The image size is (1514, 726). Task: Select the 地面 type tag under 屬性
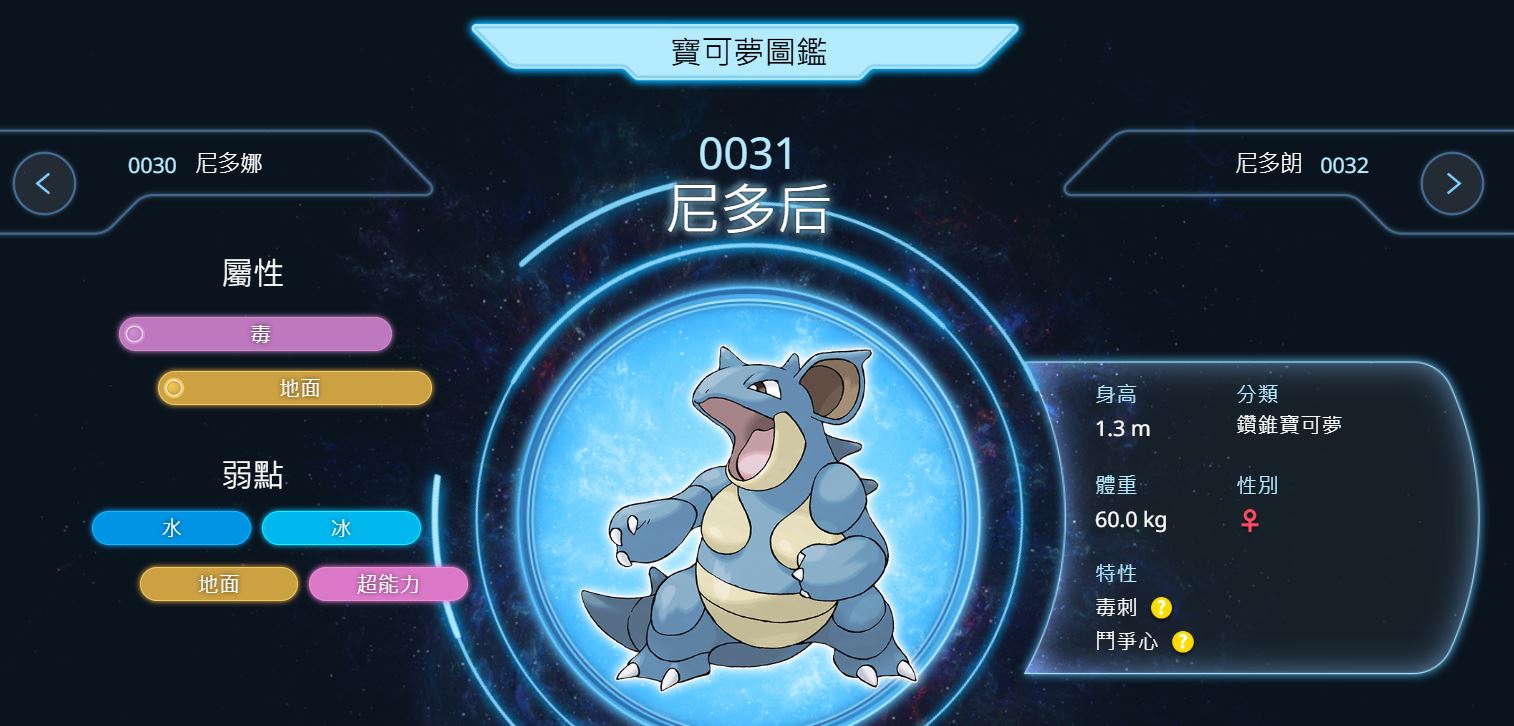[295, 388]
